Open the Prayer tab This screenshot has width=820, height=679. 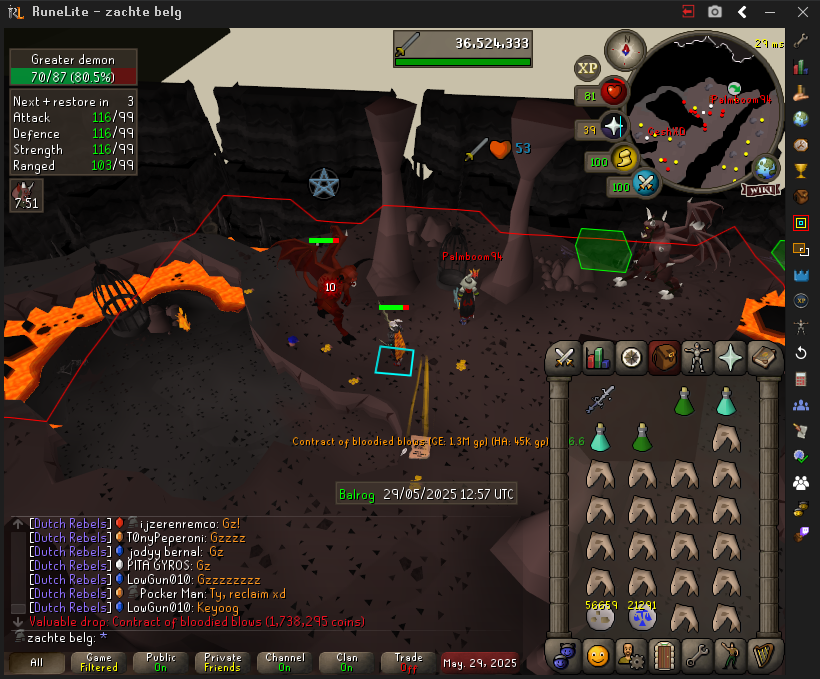(732, 357)
